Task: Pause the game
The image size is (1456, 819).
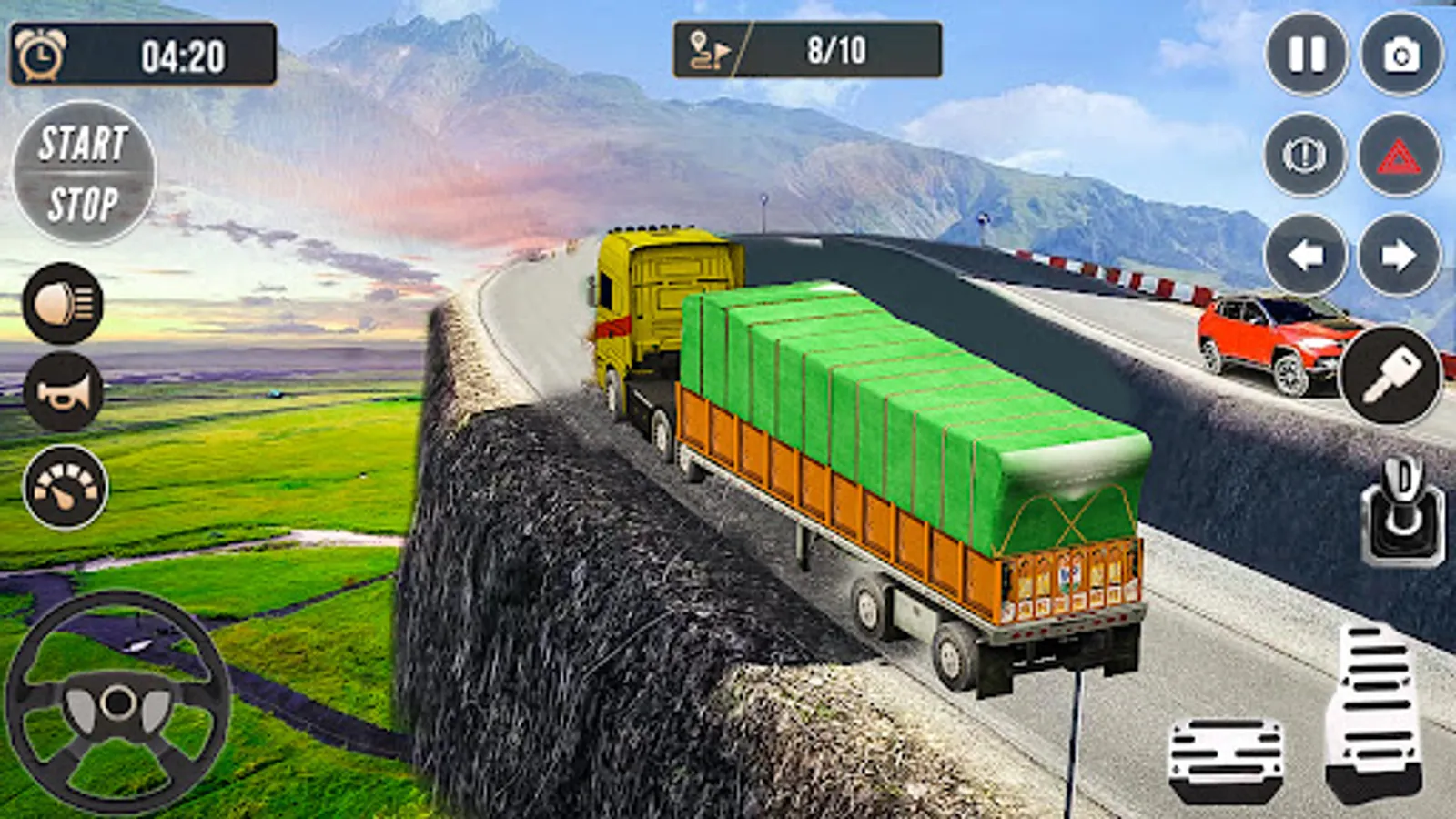Action: pos(1307,55)
